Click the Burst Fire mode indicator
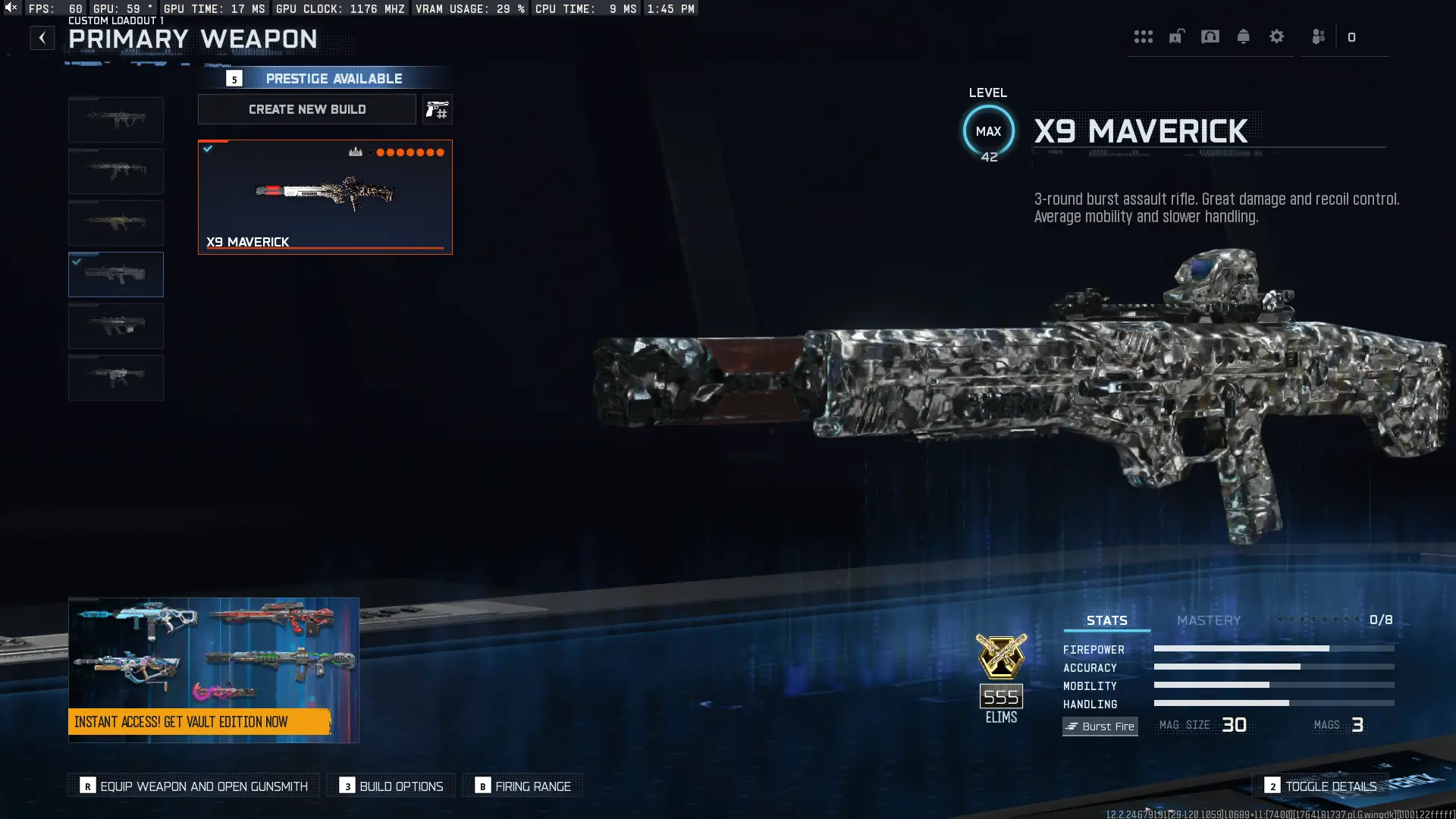The image size is (1456, 819). coord(1100,726)
